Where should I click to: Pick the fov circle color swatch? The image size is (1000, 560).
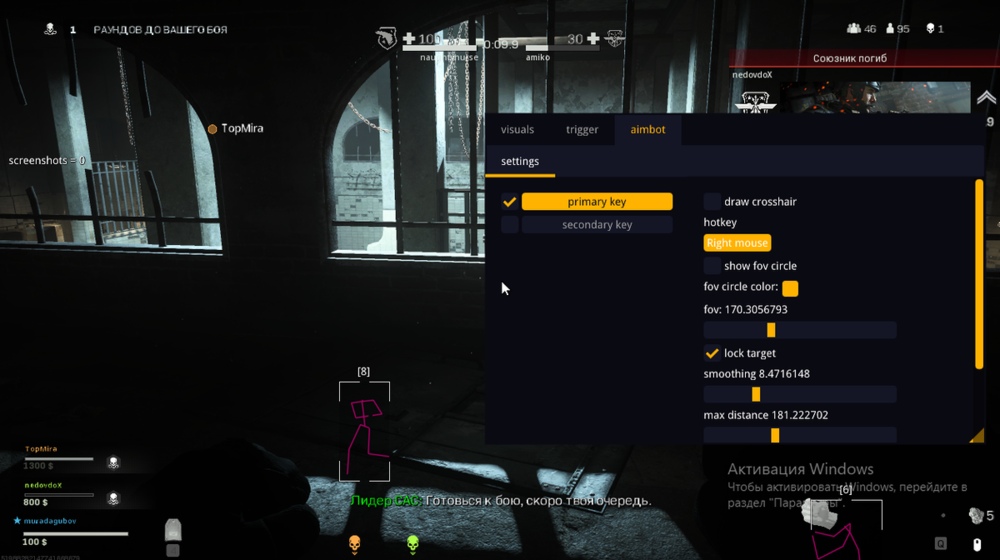pos(790,288)
